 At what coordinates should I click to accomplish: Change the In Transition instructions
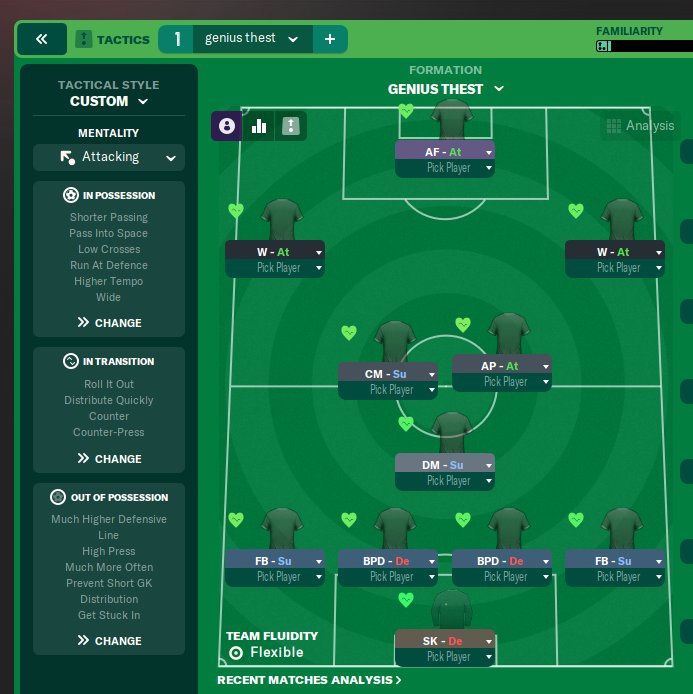109,459
